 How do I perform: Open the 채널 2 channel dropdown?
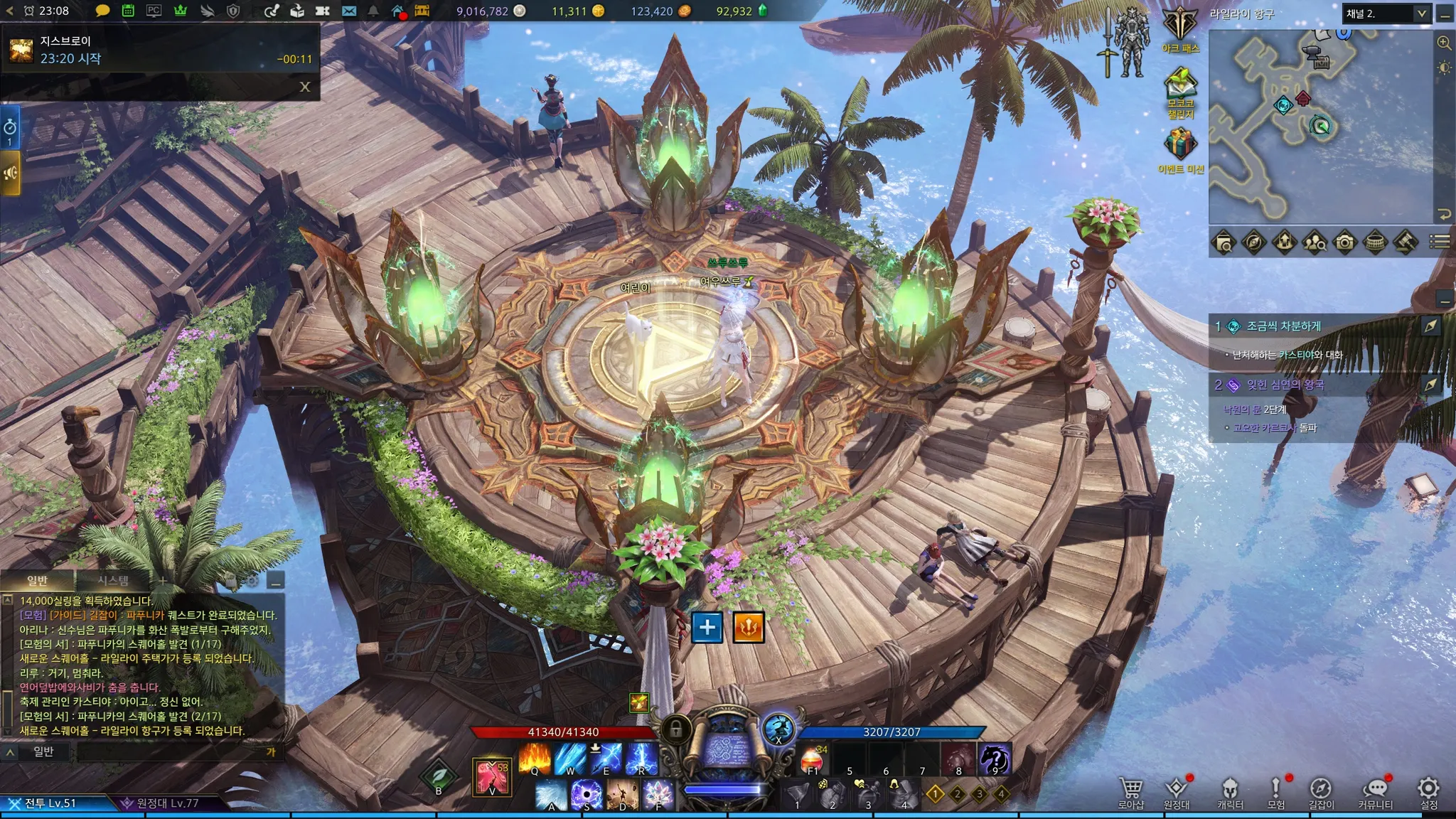1386,14
